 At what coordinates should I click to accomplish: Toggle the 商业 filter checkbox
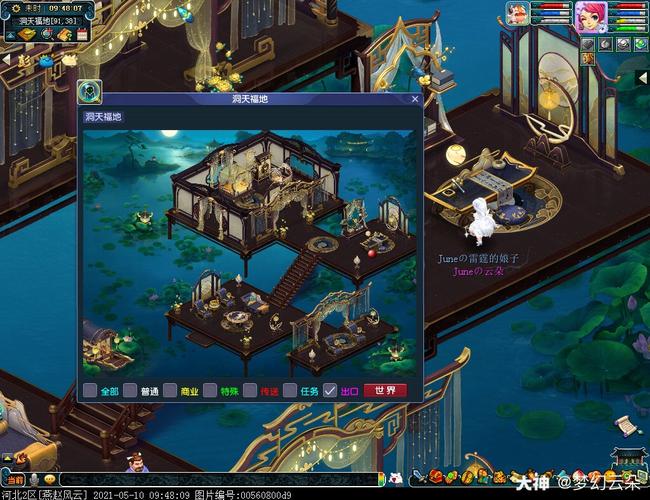(x=170, y=391)
